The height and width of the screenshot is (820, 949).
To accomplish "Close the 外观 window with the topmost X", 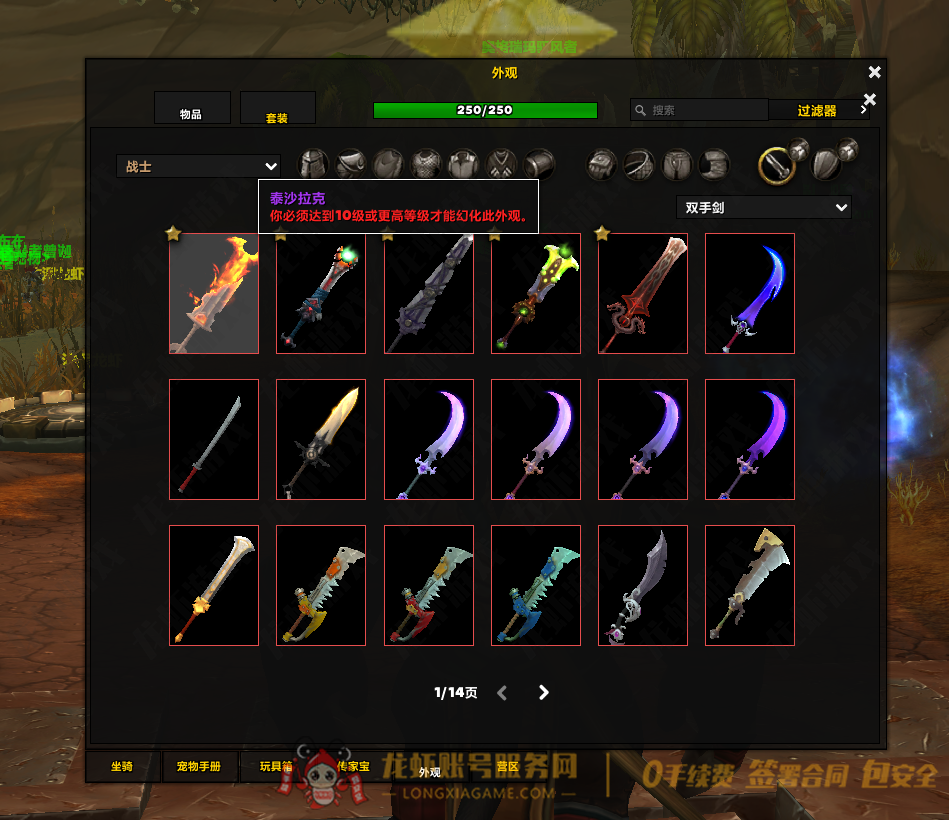I will coord(875,72).
